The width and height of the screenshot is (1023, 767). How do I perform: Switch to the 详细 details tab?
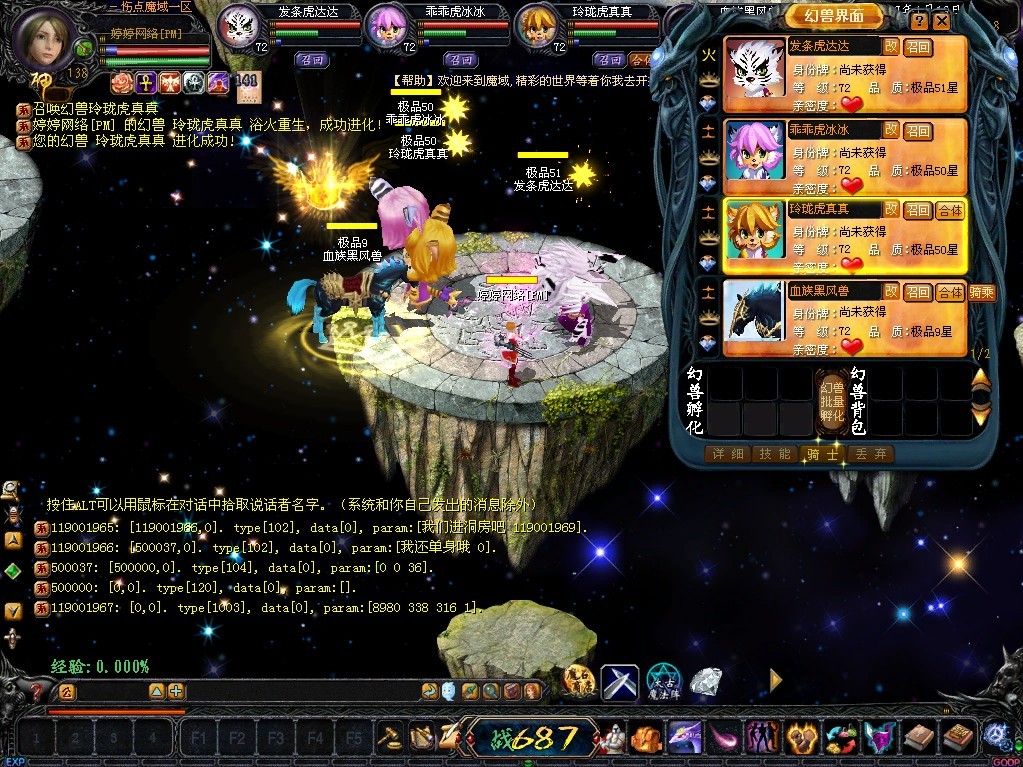pos(727,454)
